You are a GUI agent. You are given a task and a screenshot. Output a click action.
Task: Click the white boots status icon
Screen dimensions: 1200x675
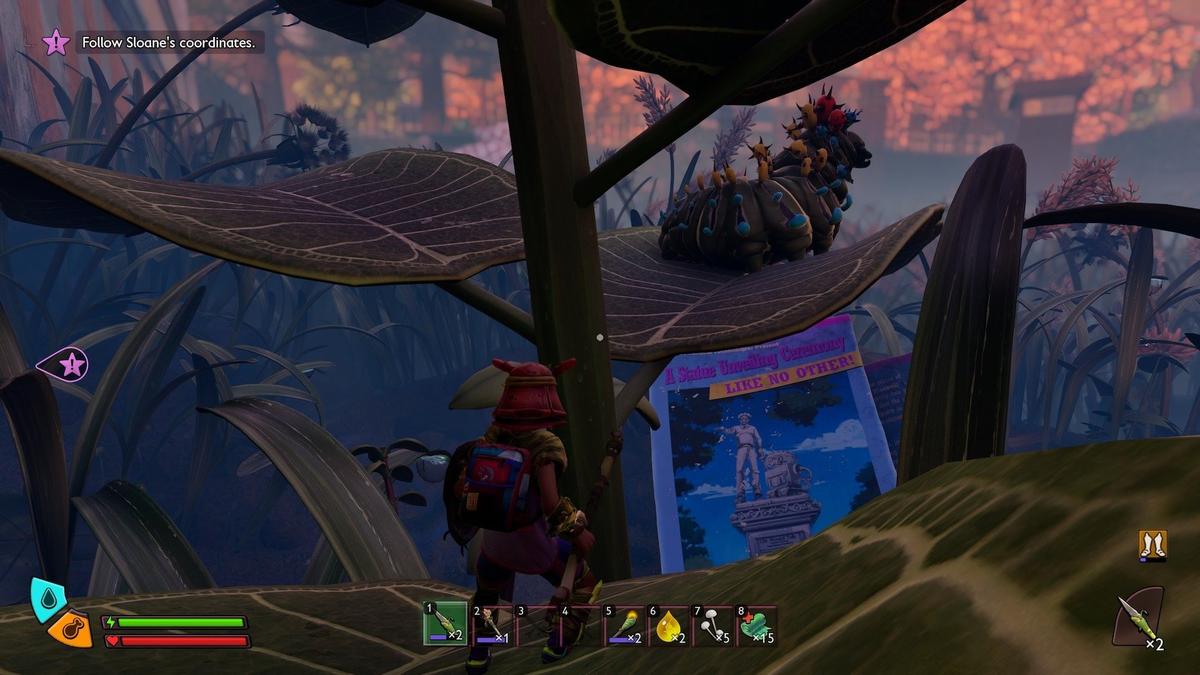[1152, 545]
